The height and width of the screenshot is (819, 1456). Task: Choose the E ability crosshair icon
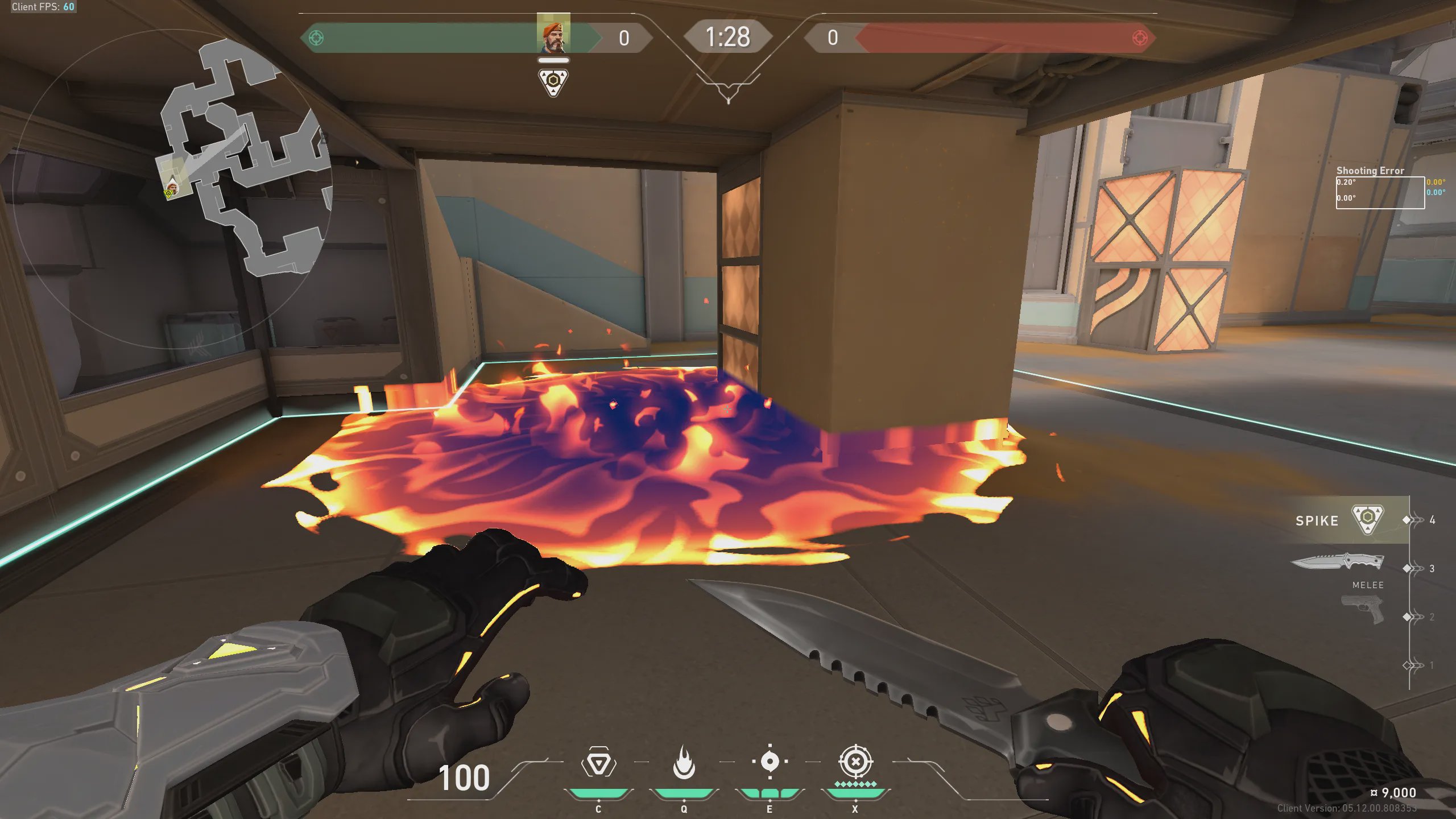coord(770,762)
